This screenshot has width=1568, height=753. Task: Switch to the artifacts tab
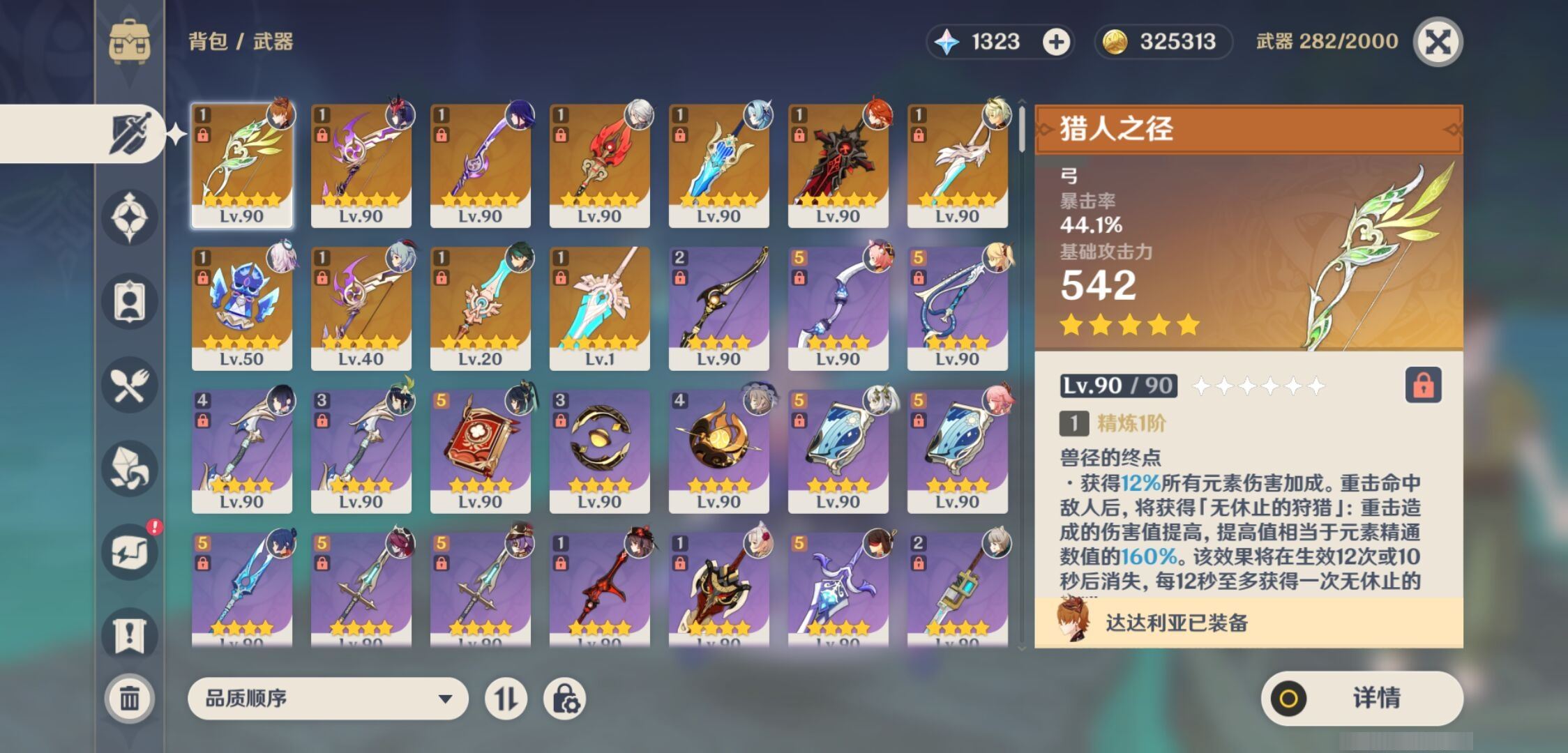(130, 217)
